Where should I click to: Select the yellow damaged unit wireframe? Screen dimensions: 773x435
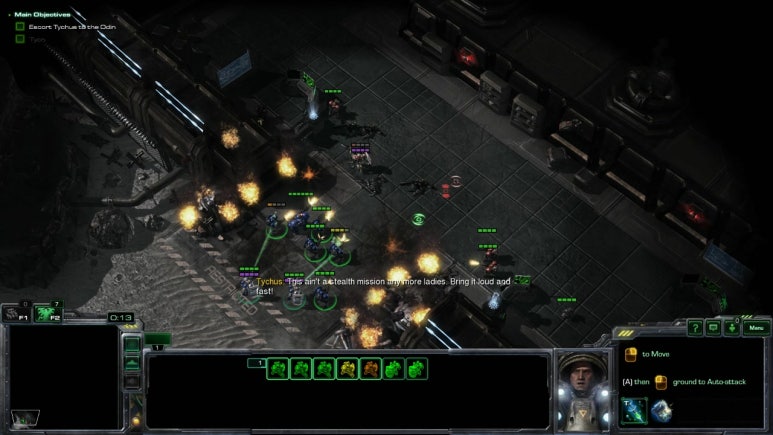pyautogui.click(x=347, y=369)
